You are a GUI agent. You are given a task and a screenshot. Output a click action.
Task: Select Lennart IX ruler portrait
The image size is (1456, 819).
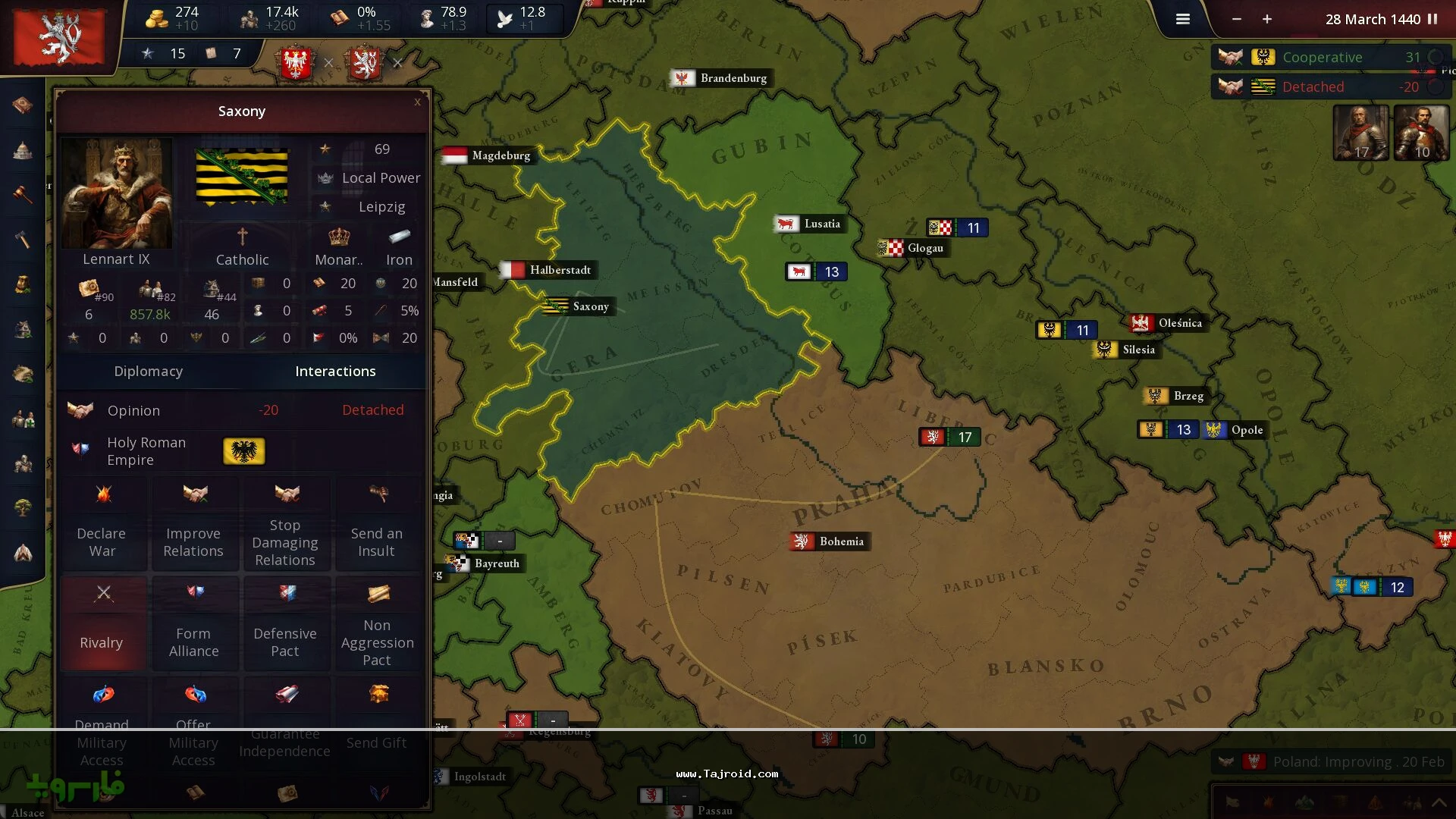pos(117,193)
